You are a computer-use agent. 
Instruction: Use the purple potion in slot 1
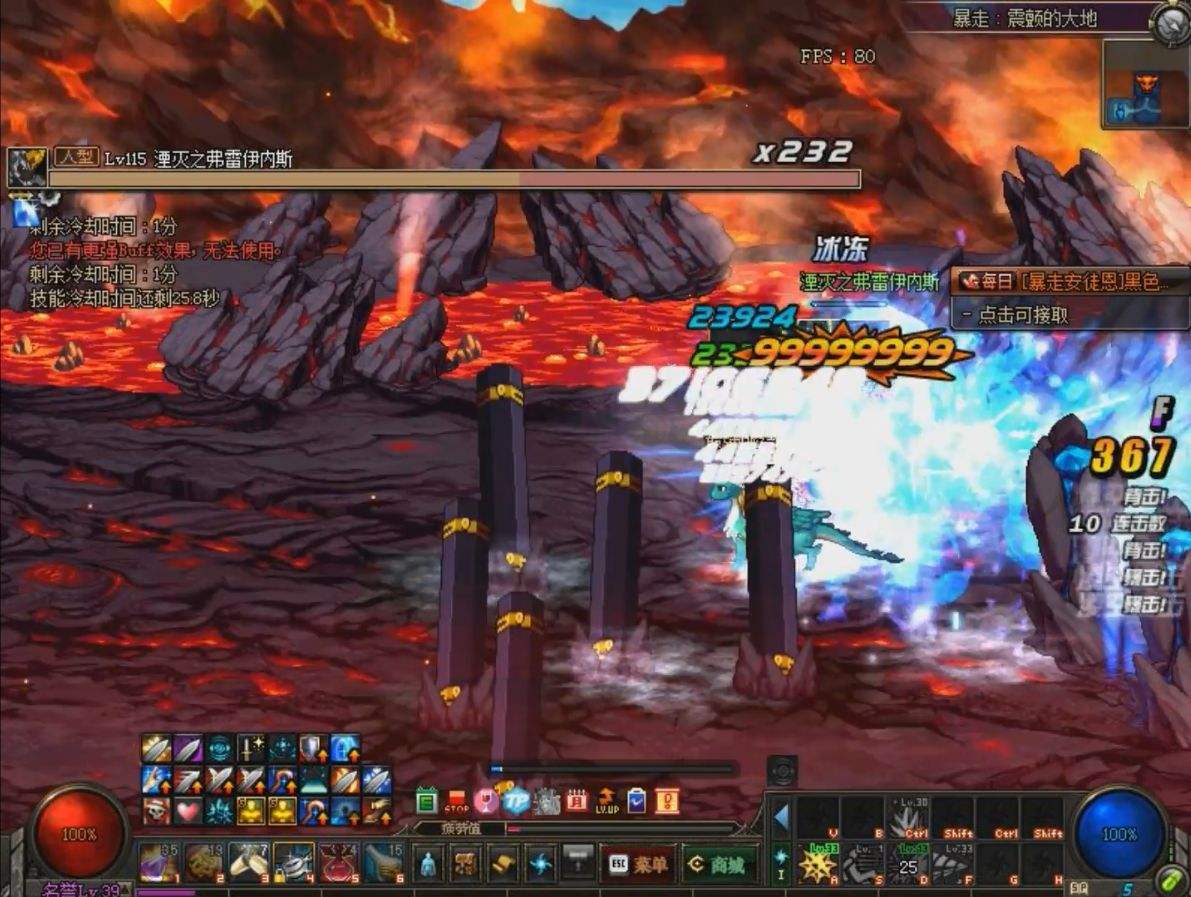[x=158, y=863]
